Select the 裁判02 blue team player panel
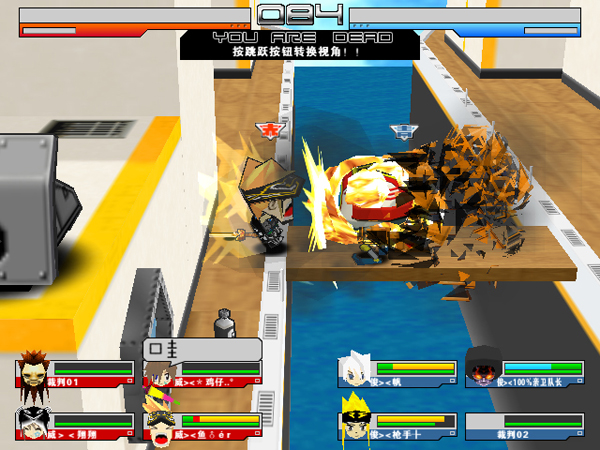The width and height of the screenshot is (600, 450). [x=524, y=427]
